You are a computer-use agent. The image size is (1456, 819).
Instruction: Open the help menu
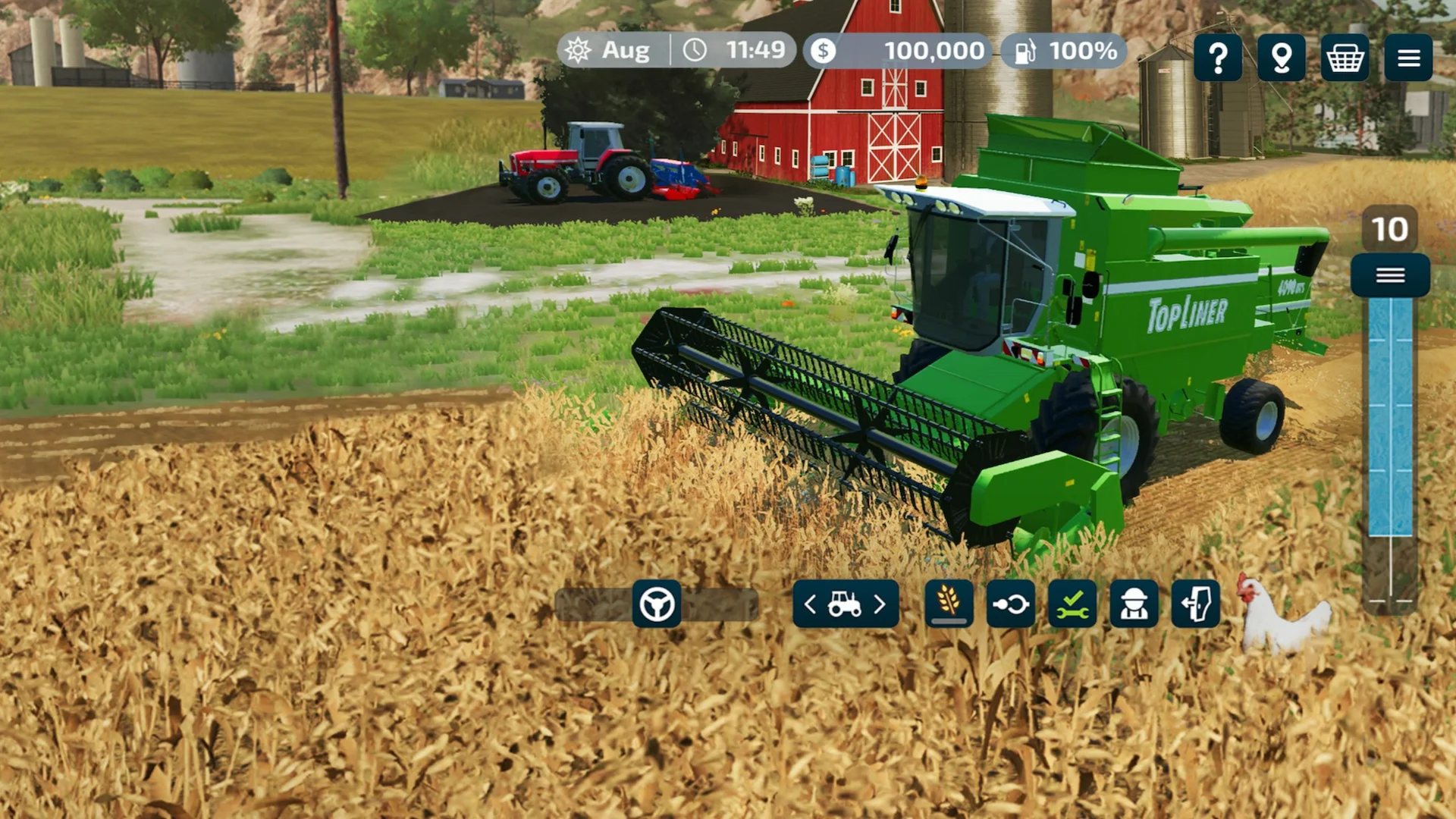1218,58
